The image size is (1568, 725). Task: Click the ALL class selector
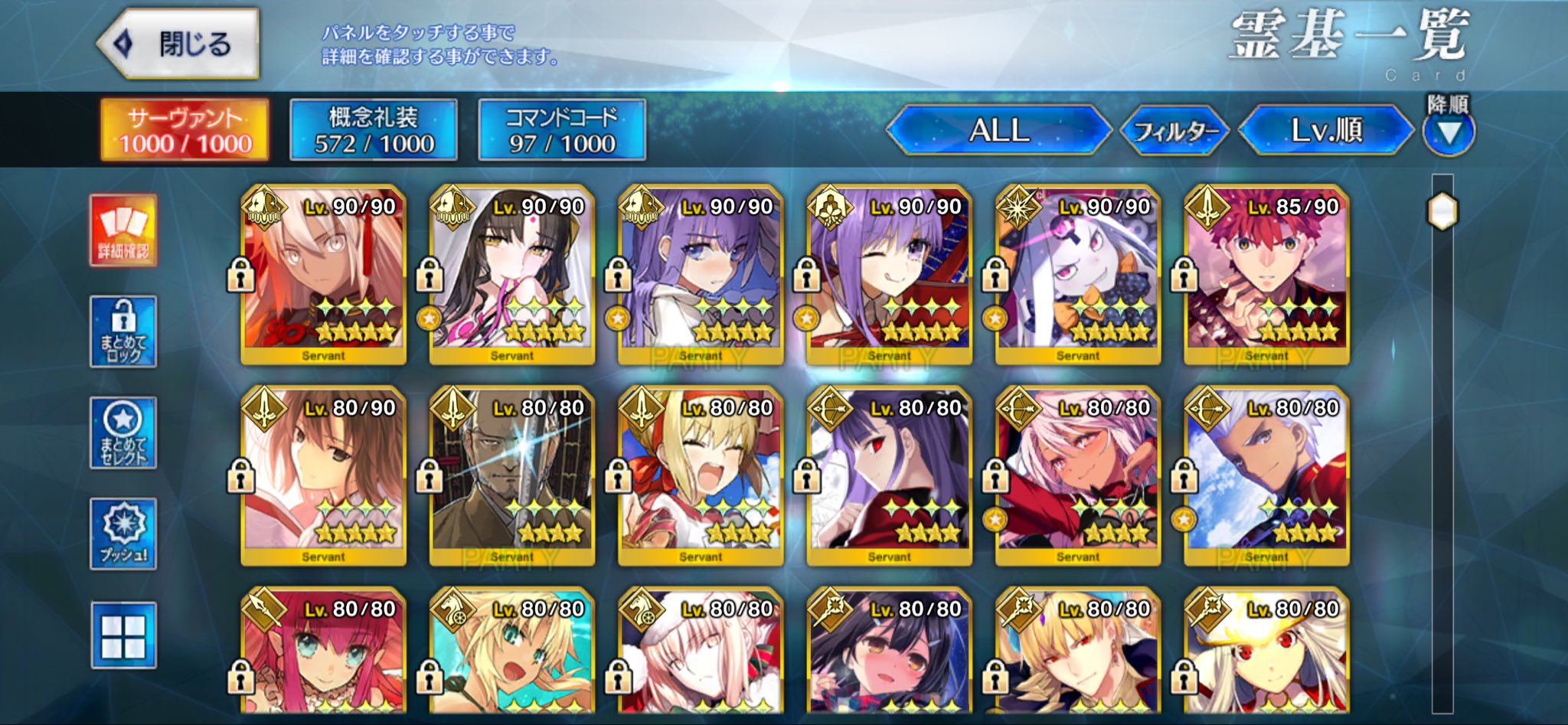tap(998, 130)
